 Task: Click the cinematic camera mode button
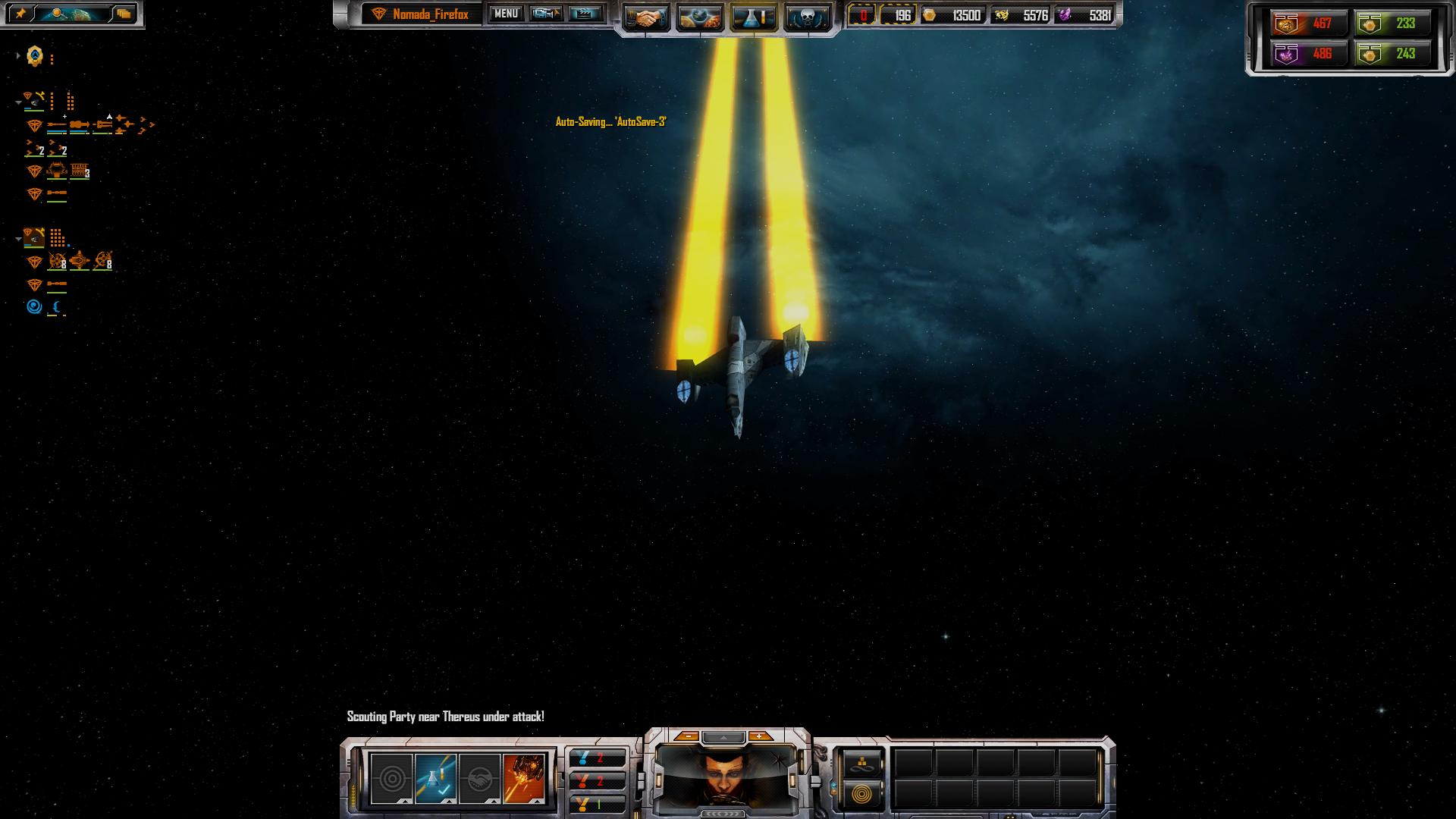546,14
